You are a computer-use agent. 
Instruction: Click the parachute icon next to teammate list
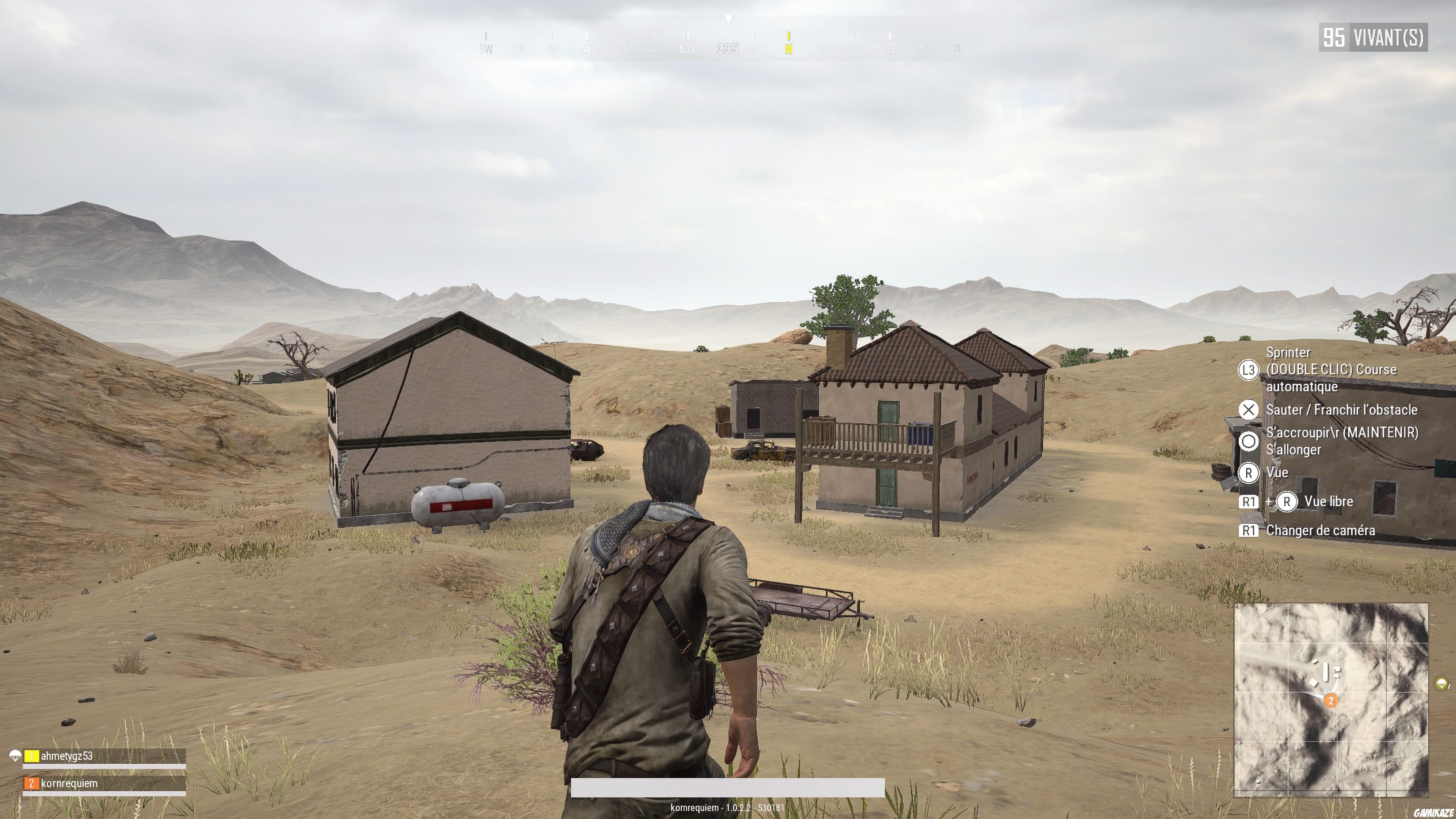coord(15,756)
